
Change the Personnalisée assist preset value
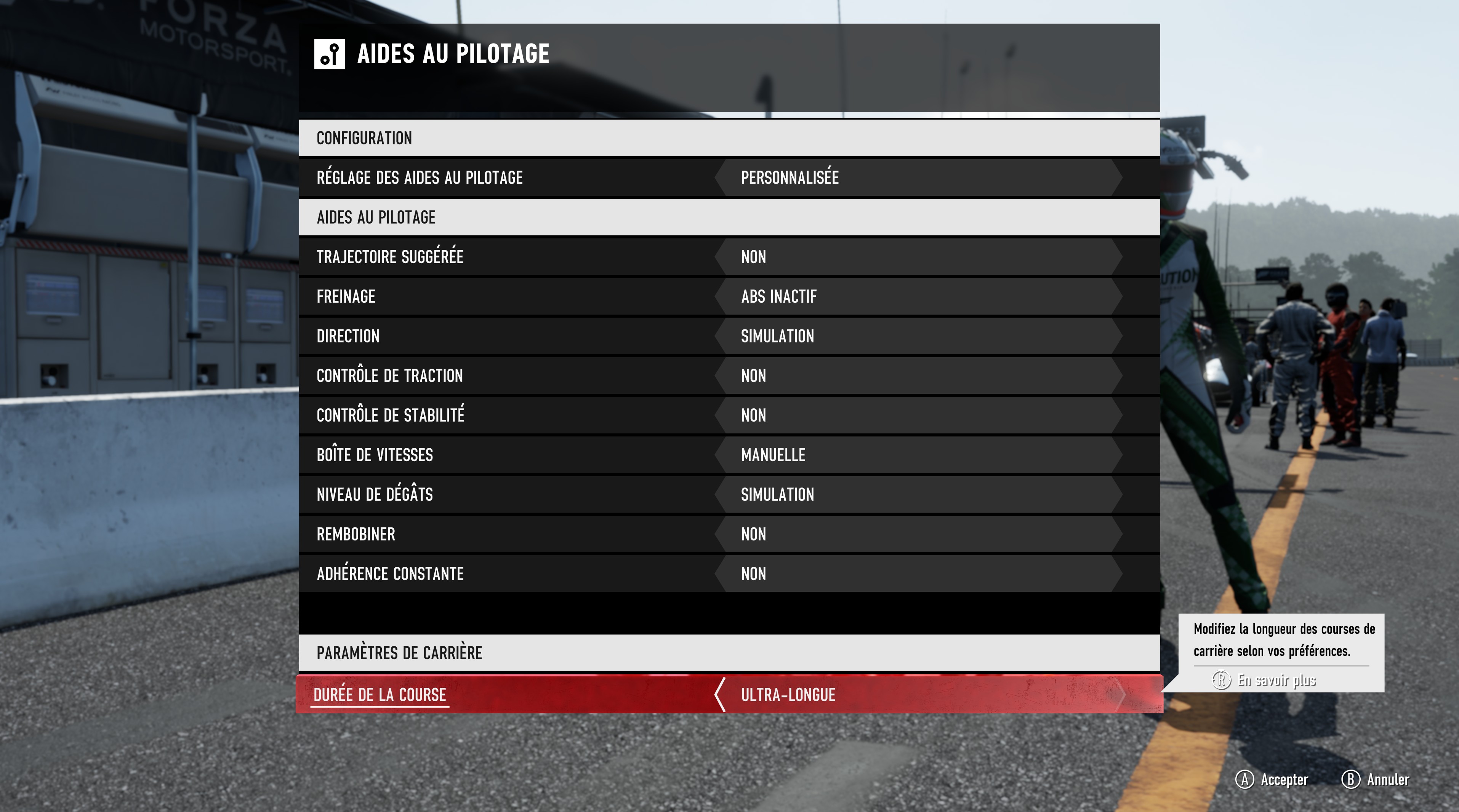coord(790,178)
